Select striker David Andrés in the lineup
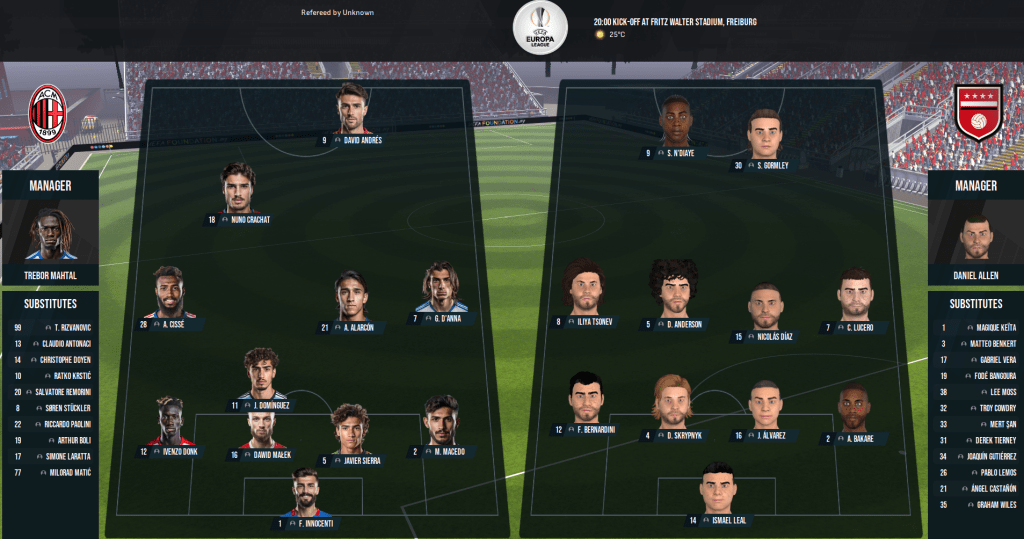Screen dimensions: 1024x539 click(x=353, y=109)
